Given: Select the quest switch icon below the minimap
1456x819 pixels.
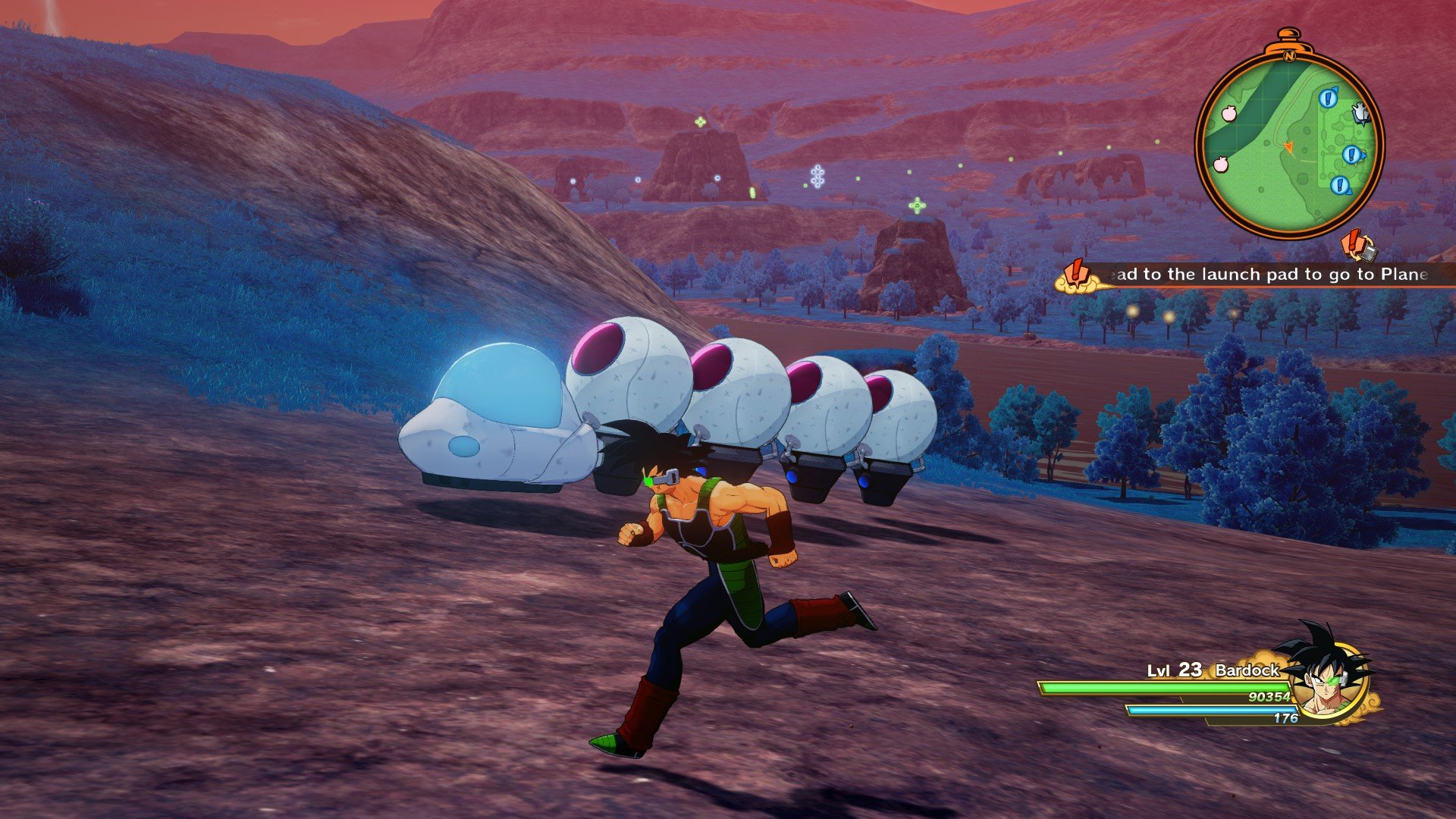Looking at the screenshot, I should tap(1357, 245).
